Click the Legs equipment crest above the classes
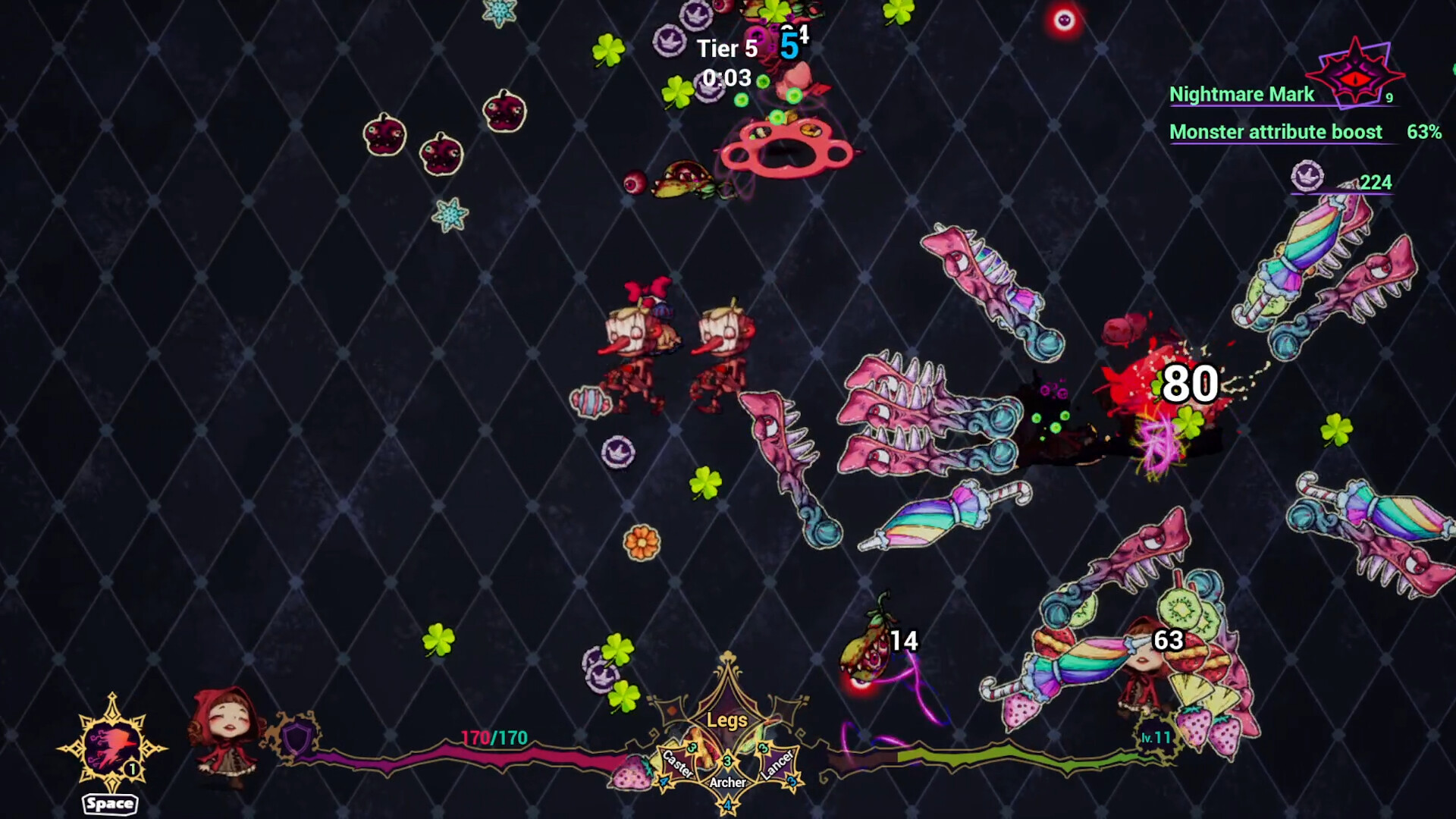This screenshot has width=1456, height=819. click(x=726, y=719)
